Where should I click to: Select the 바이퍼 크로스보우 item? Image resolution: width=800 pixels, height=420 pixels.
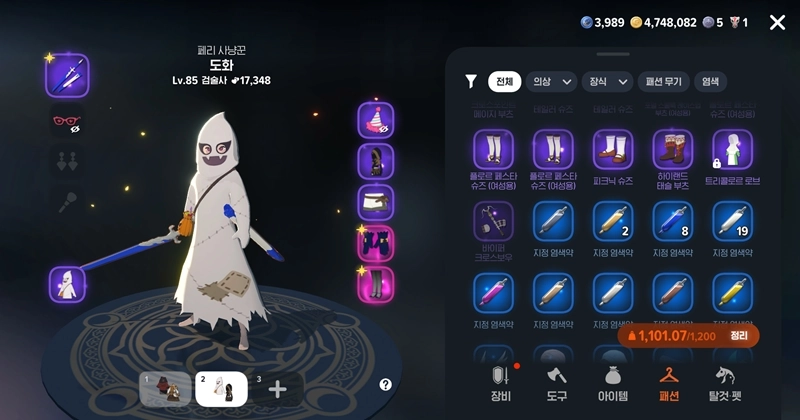pos(493,221)
